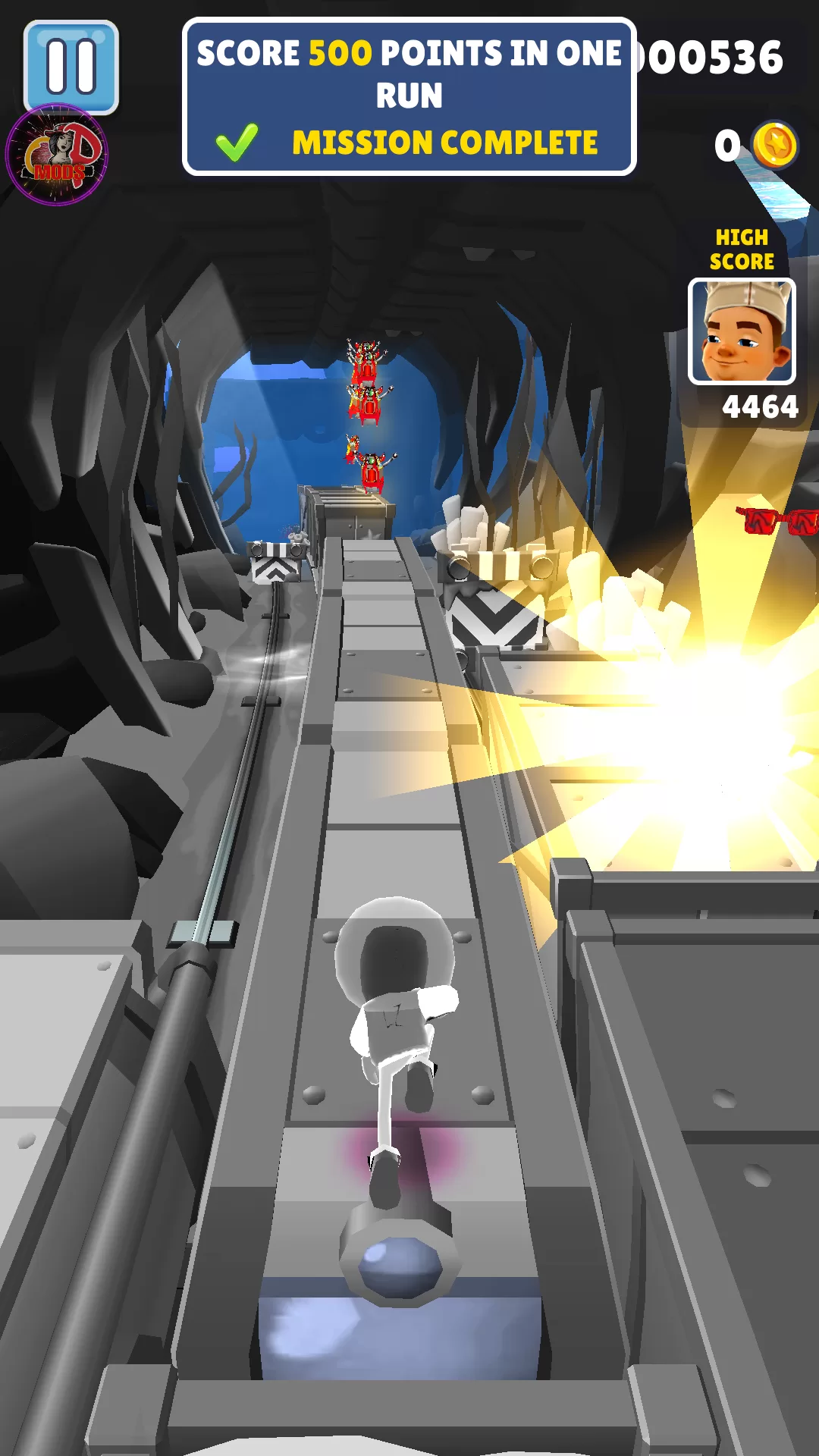This screenshot has width=819, height=1456.
Task: Open the Mods overlay icon
Action: (57, 155)
